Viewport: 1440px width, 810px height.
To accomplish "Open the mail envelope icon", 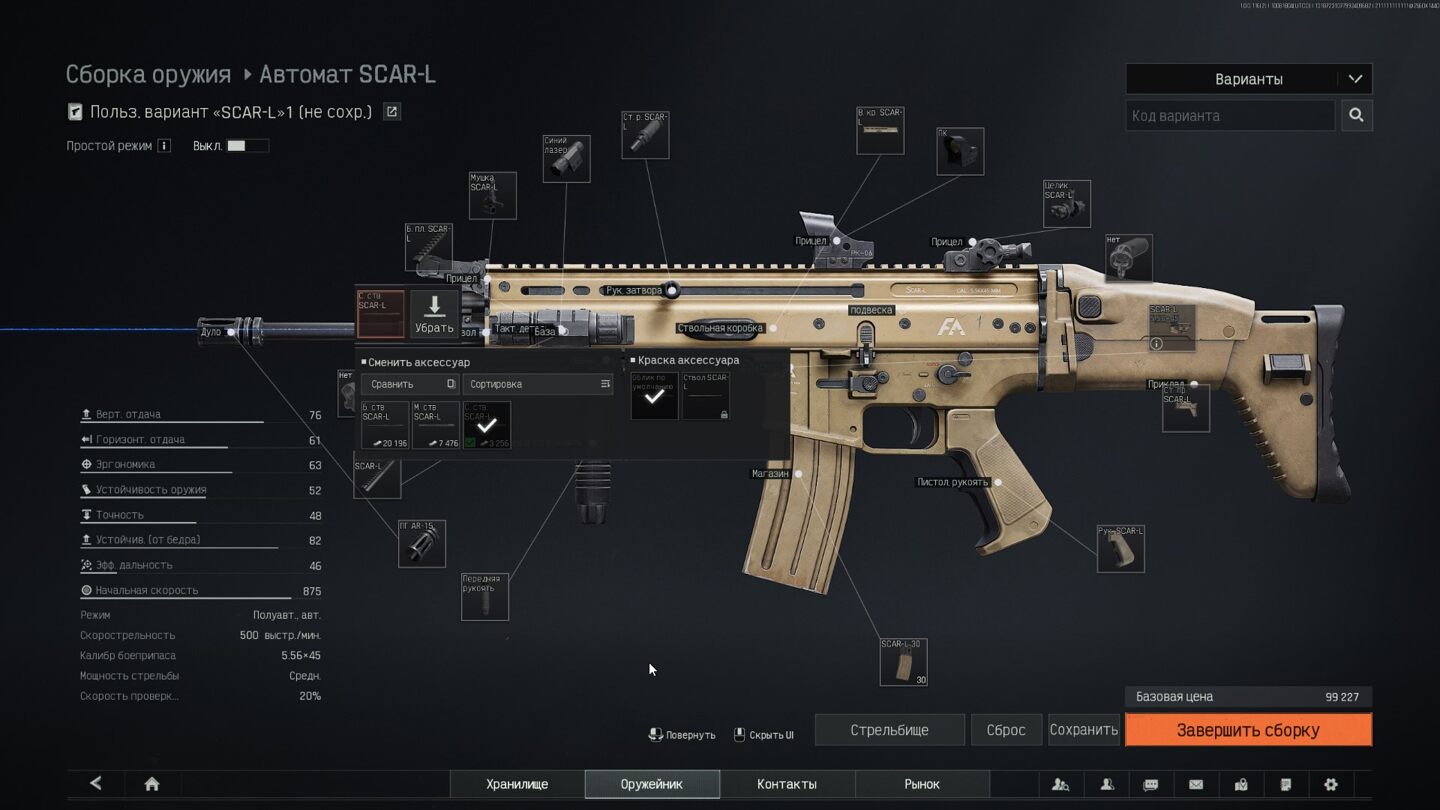I will [1195, 784].
